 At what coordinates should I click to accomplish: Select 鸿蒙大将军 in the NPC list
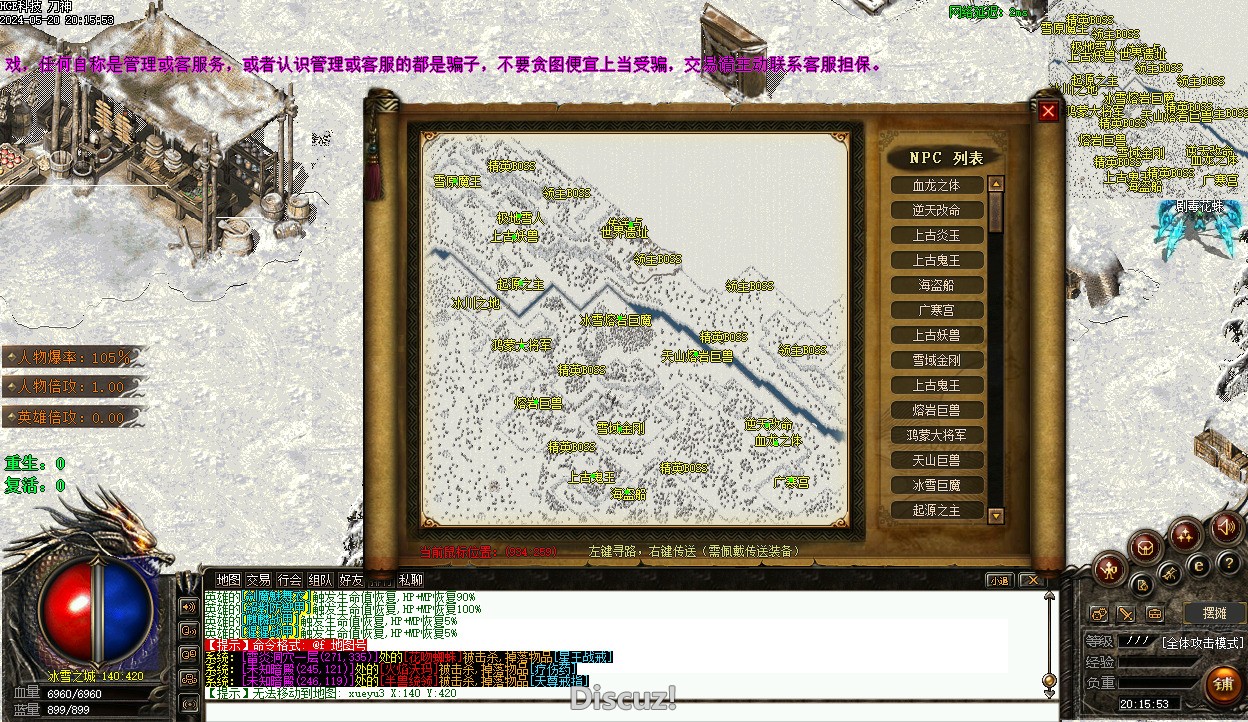click(x=936, y=435)
